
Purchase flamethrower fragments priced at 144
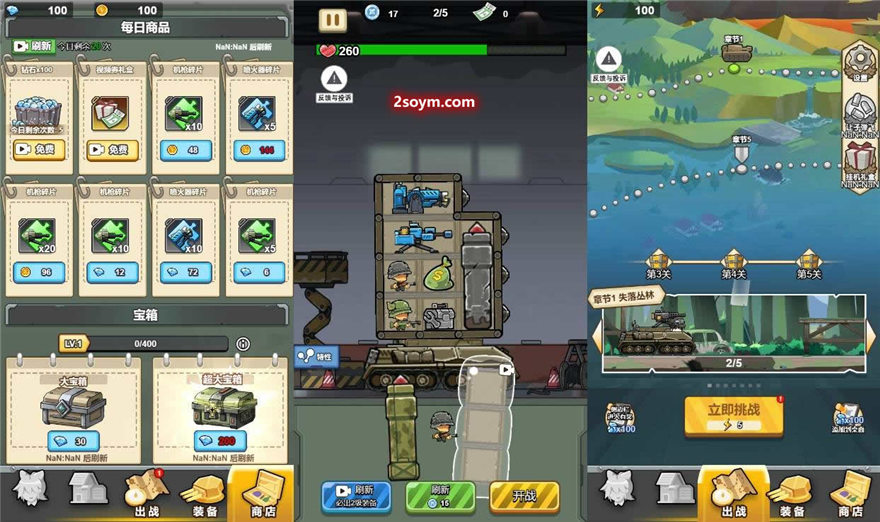pos(257,150)
